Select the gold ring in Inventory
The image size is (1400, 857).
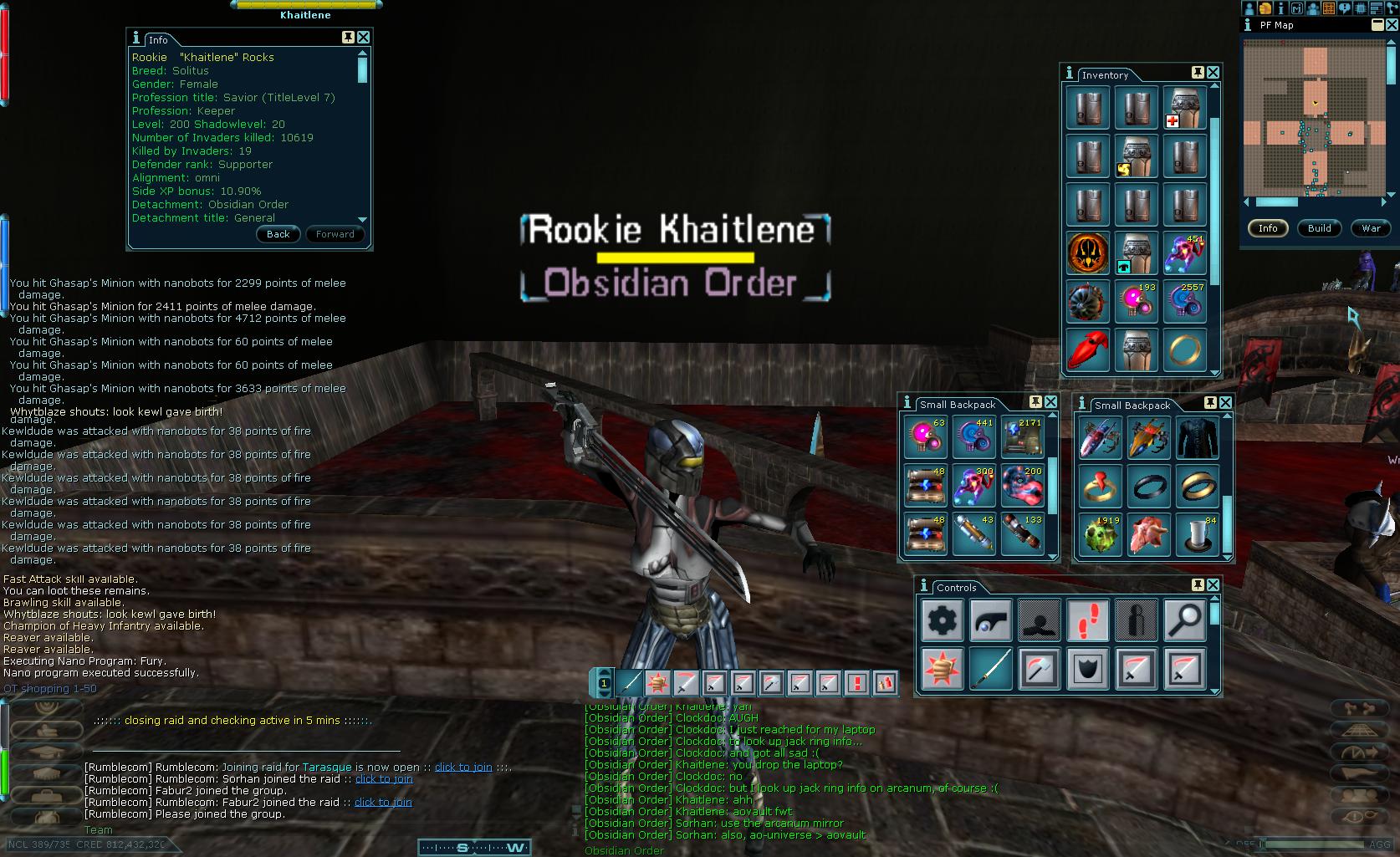click(x=1184, y=349)
